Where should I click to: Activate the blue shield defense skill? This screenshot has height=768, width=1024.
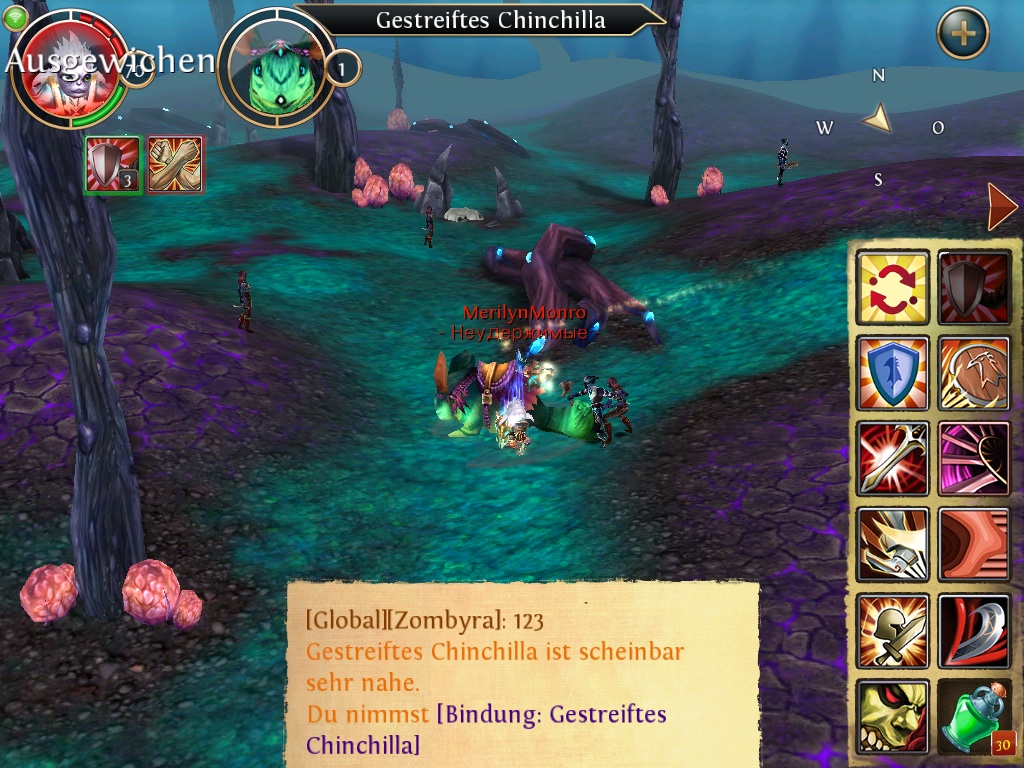click(x=893, y=373)
